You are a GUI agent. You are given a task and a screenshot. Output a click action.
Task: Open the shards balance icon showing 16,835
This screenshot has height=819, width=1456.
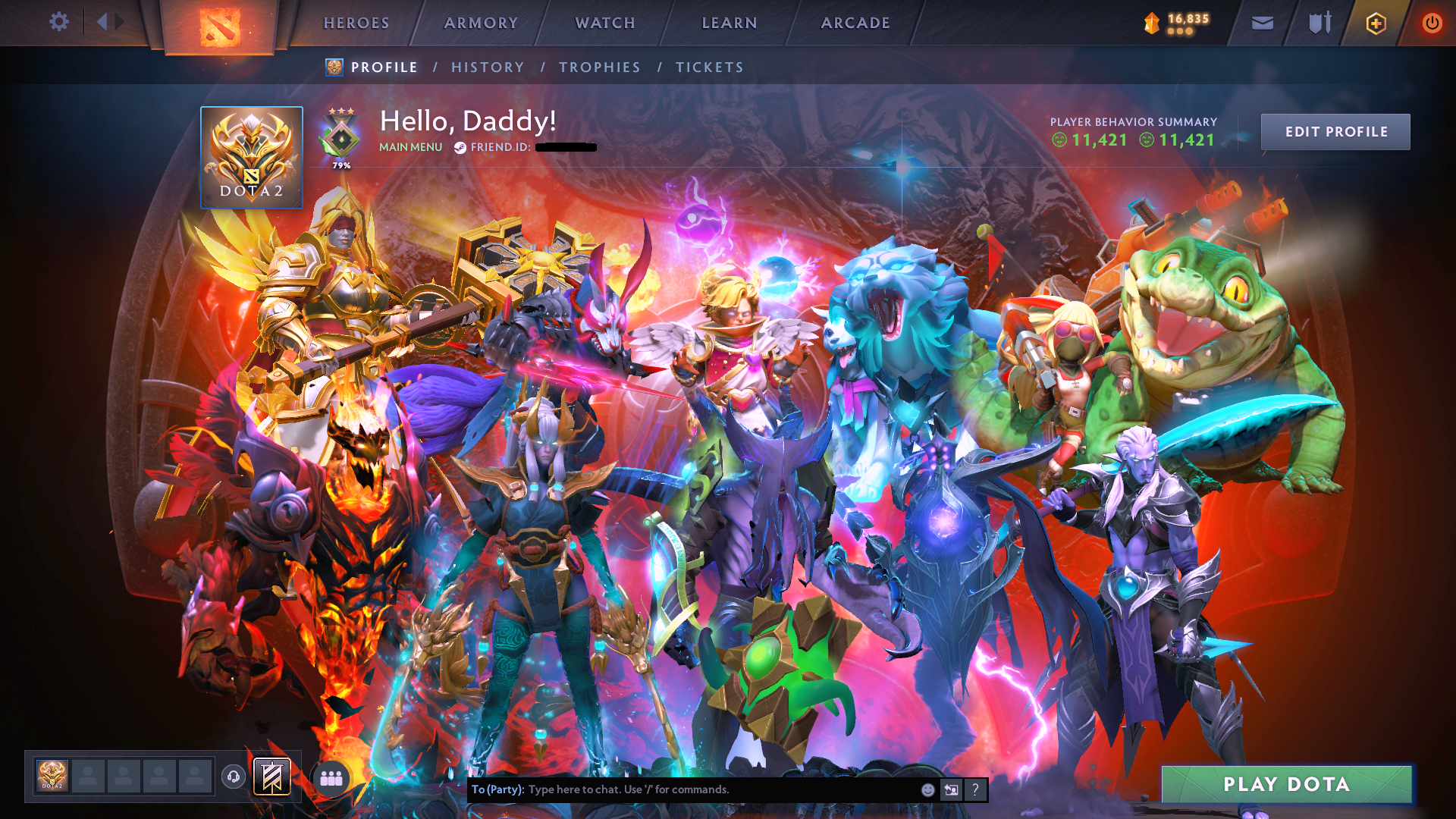(x=1172, y=23)
